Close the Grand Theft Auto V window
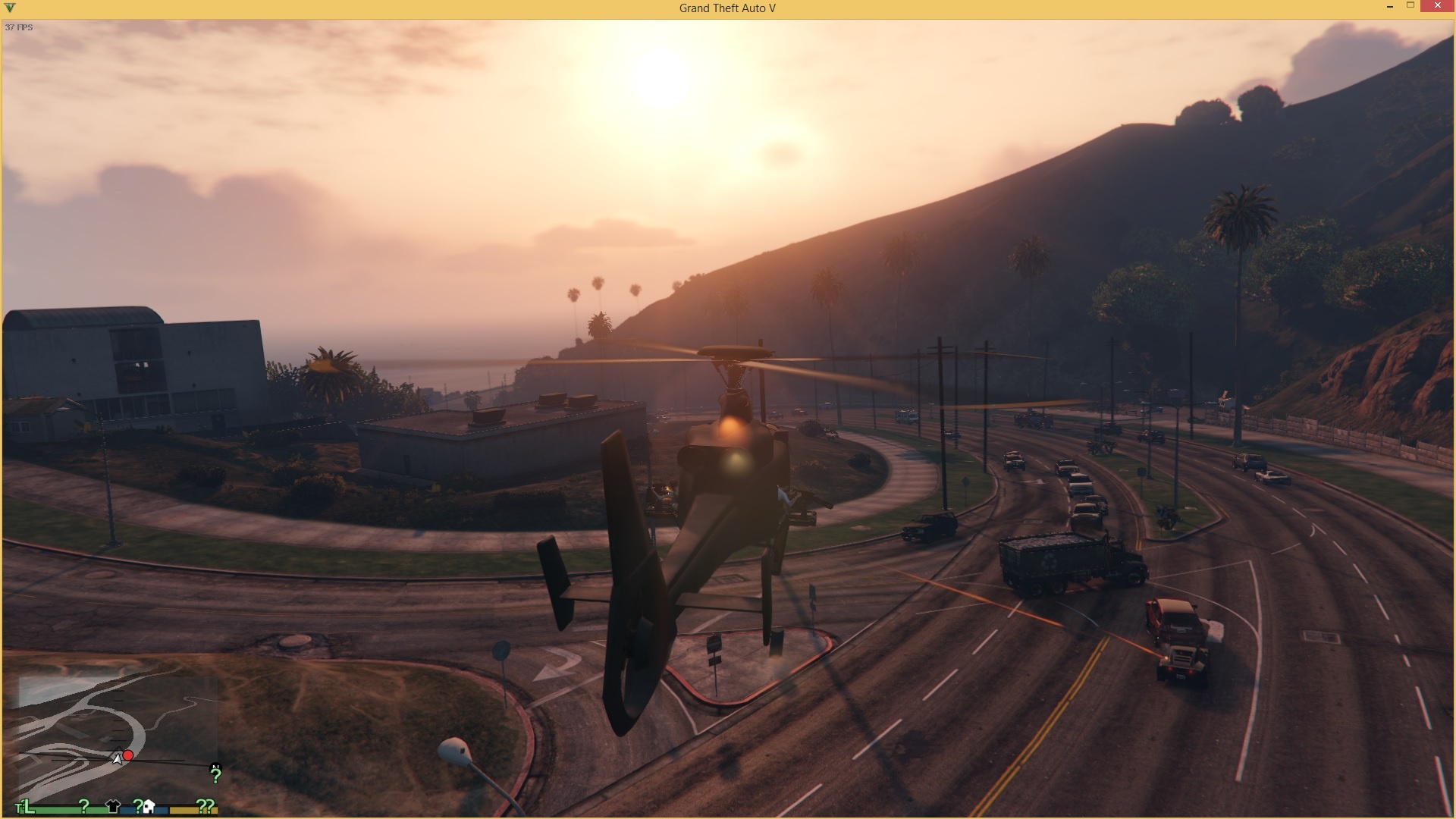The width and height of the screenshot is (1456, 819). click(1438, 7)
